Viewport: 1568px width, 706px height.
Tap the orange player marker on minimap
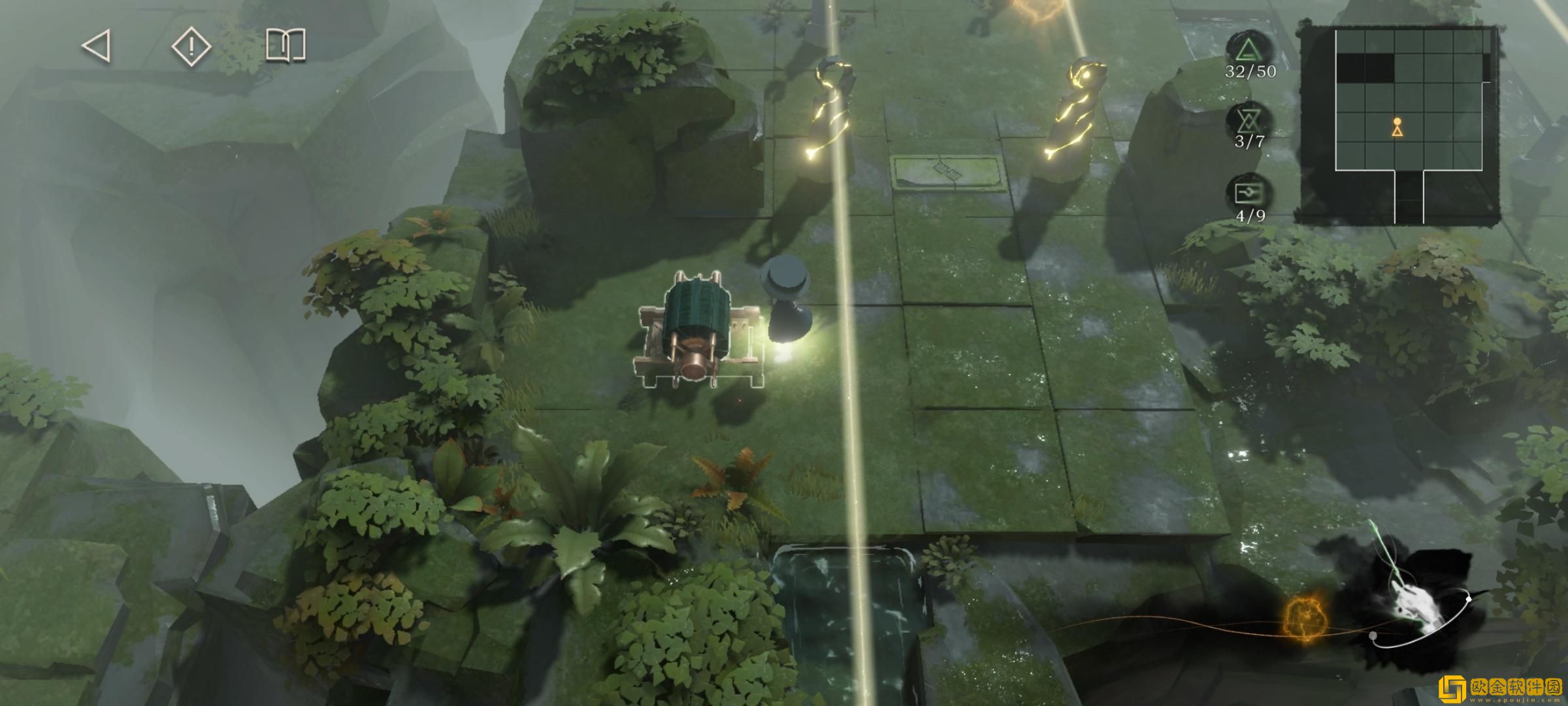point(1397,127)
